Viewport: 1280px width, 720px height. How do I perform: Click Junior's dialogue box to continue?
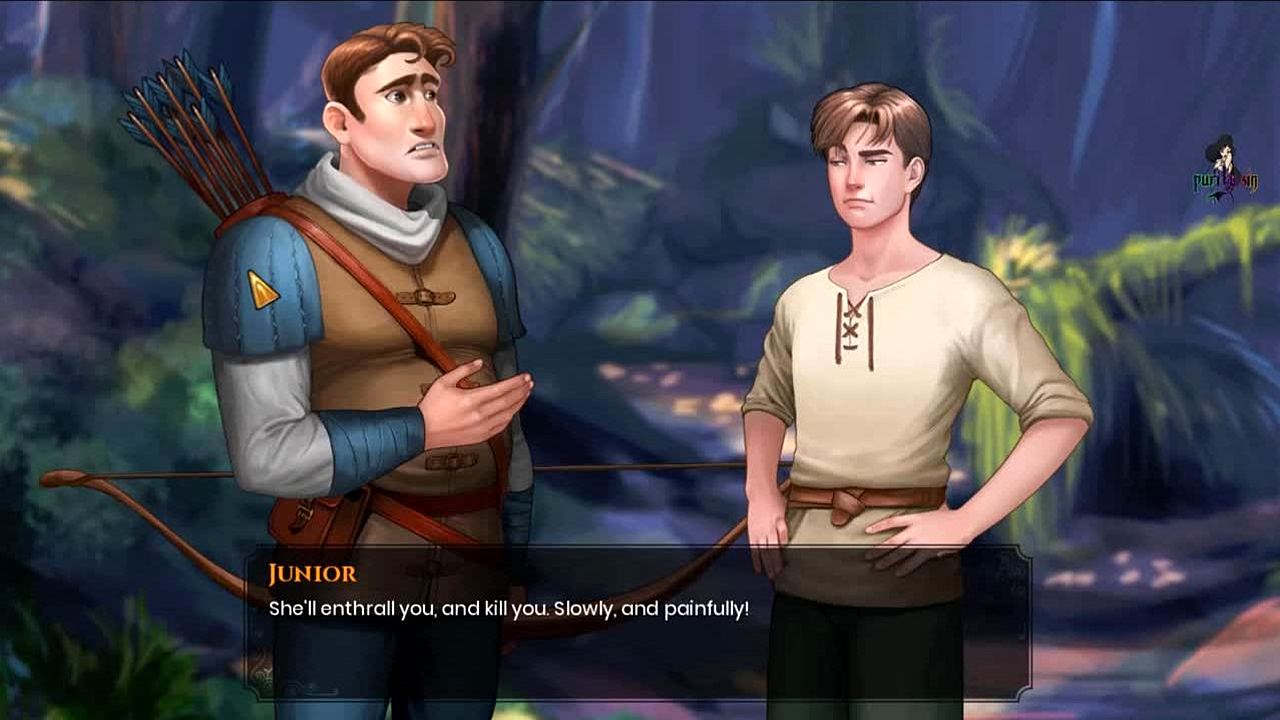[x=638, y=622]
